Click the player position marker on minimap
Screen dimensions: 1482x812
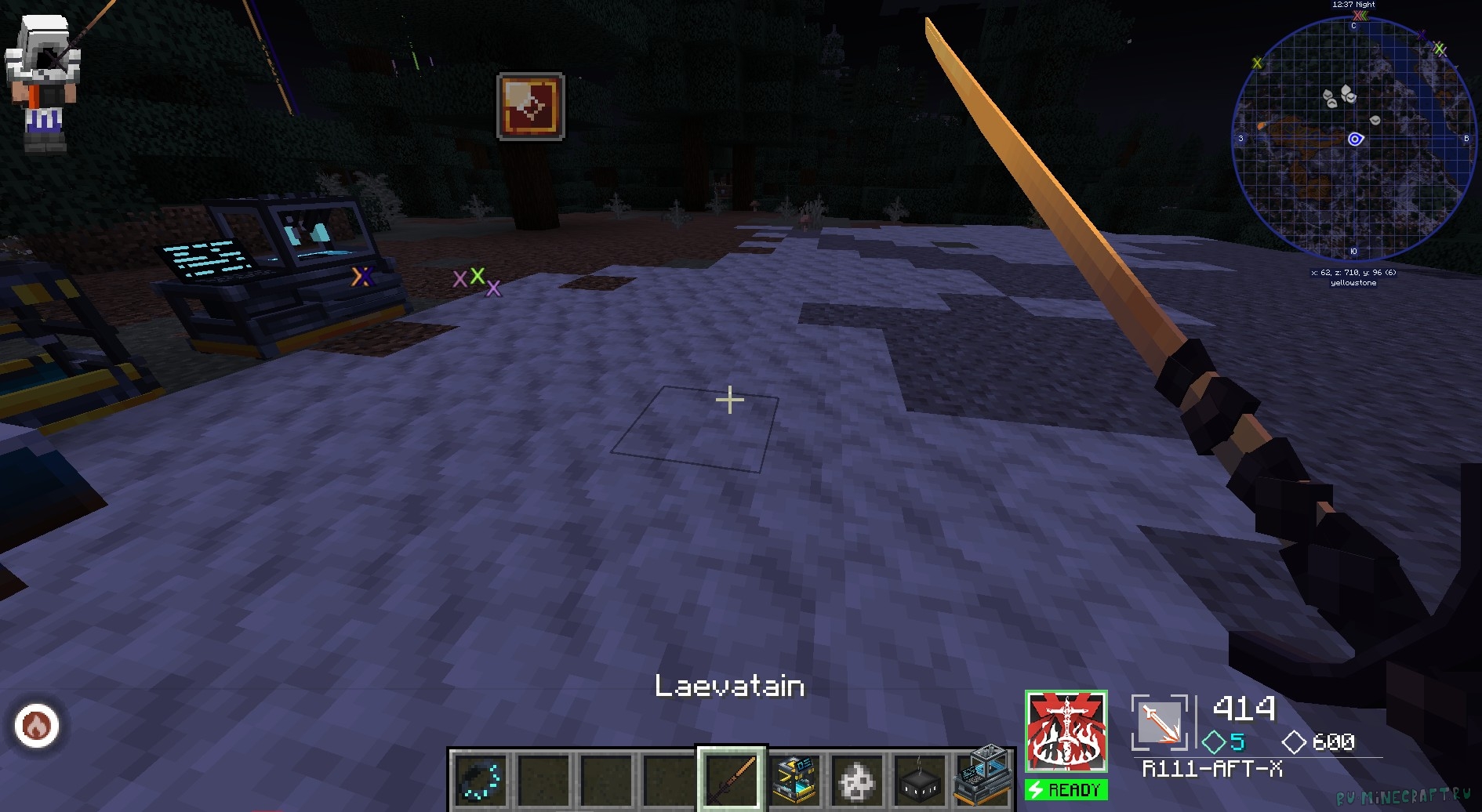click(1355, 140)
